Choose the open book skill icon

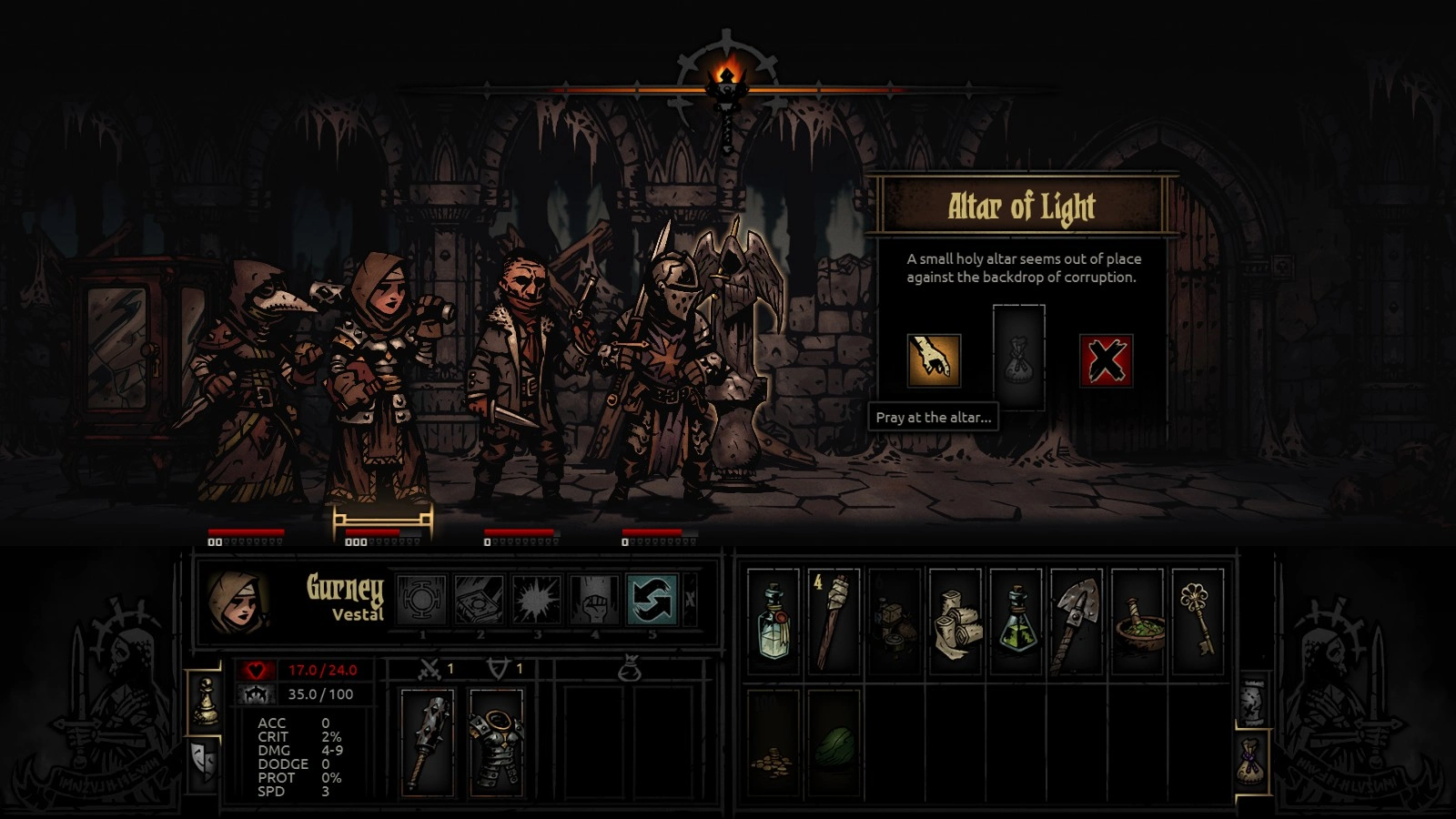pyautogui.click(x=480, y=600)
